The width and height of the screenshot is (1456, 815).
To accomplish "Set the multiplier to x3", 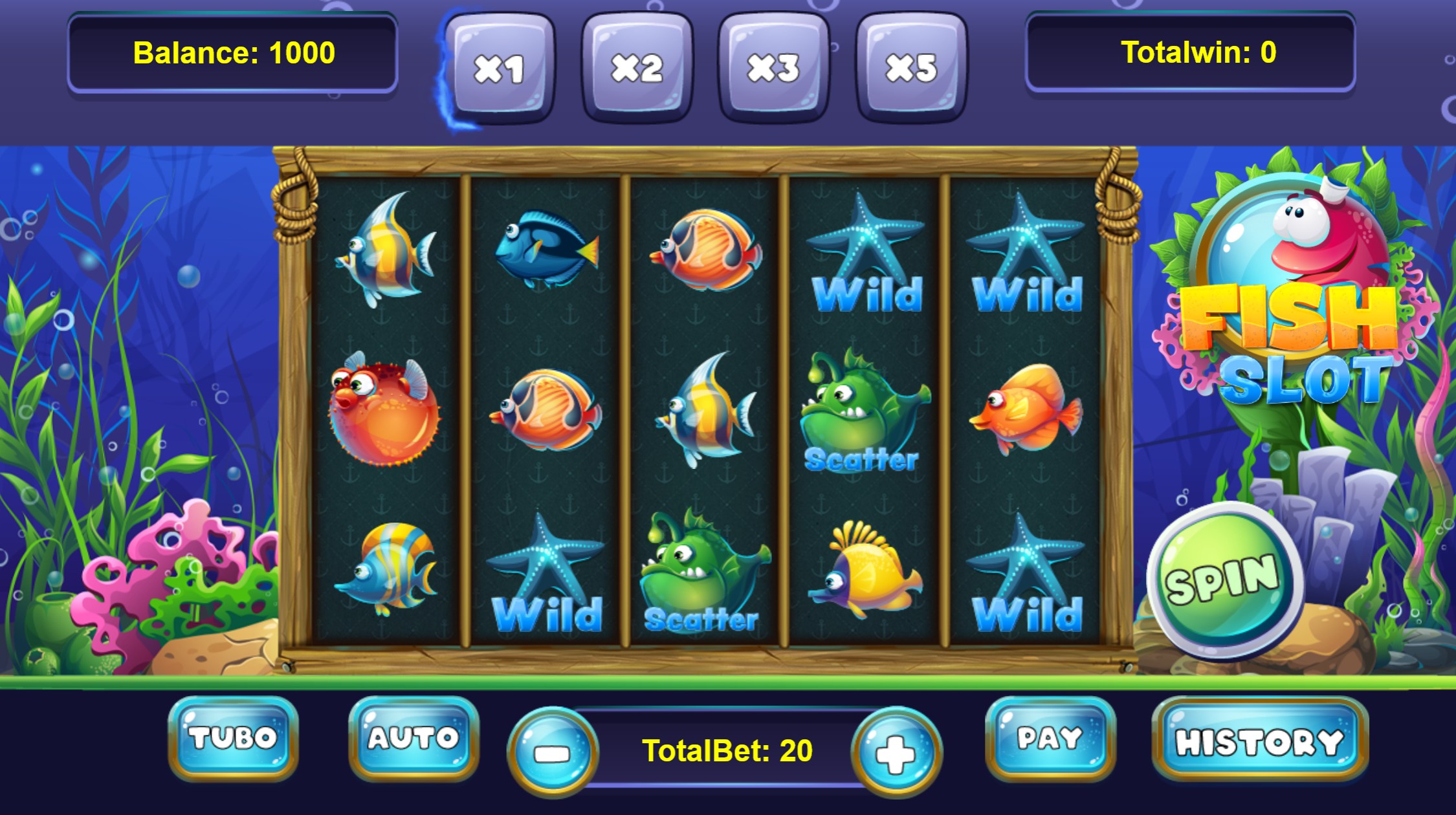I will tap(774, 68).
